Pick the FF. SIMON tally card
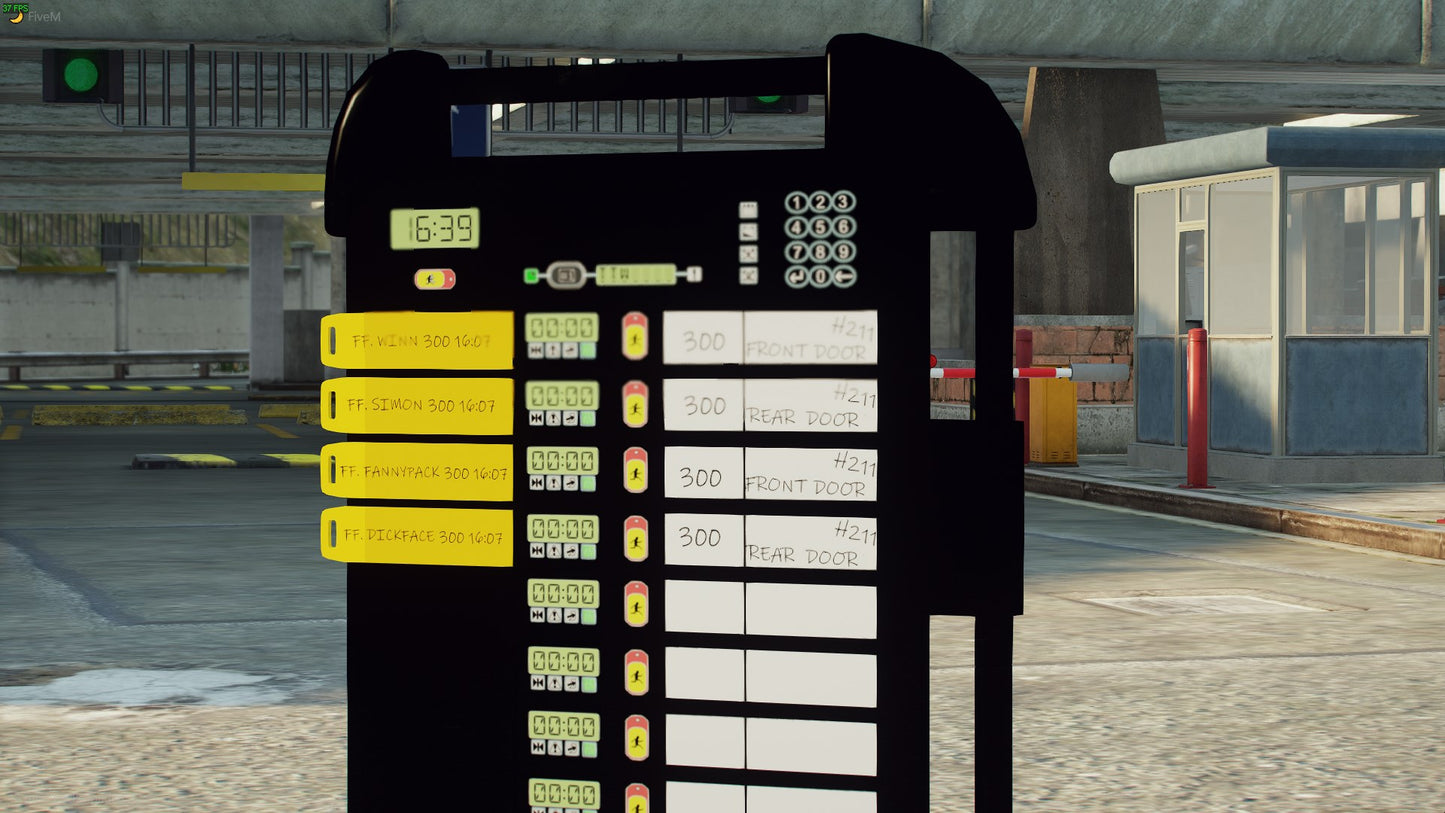 417,405
